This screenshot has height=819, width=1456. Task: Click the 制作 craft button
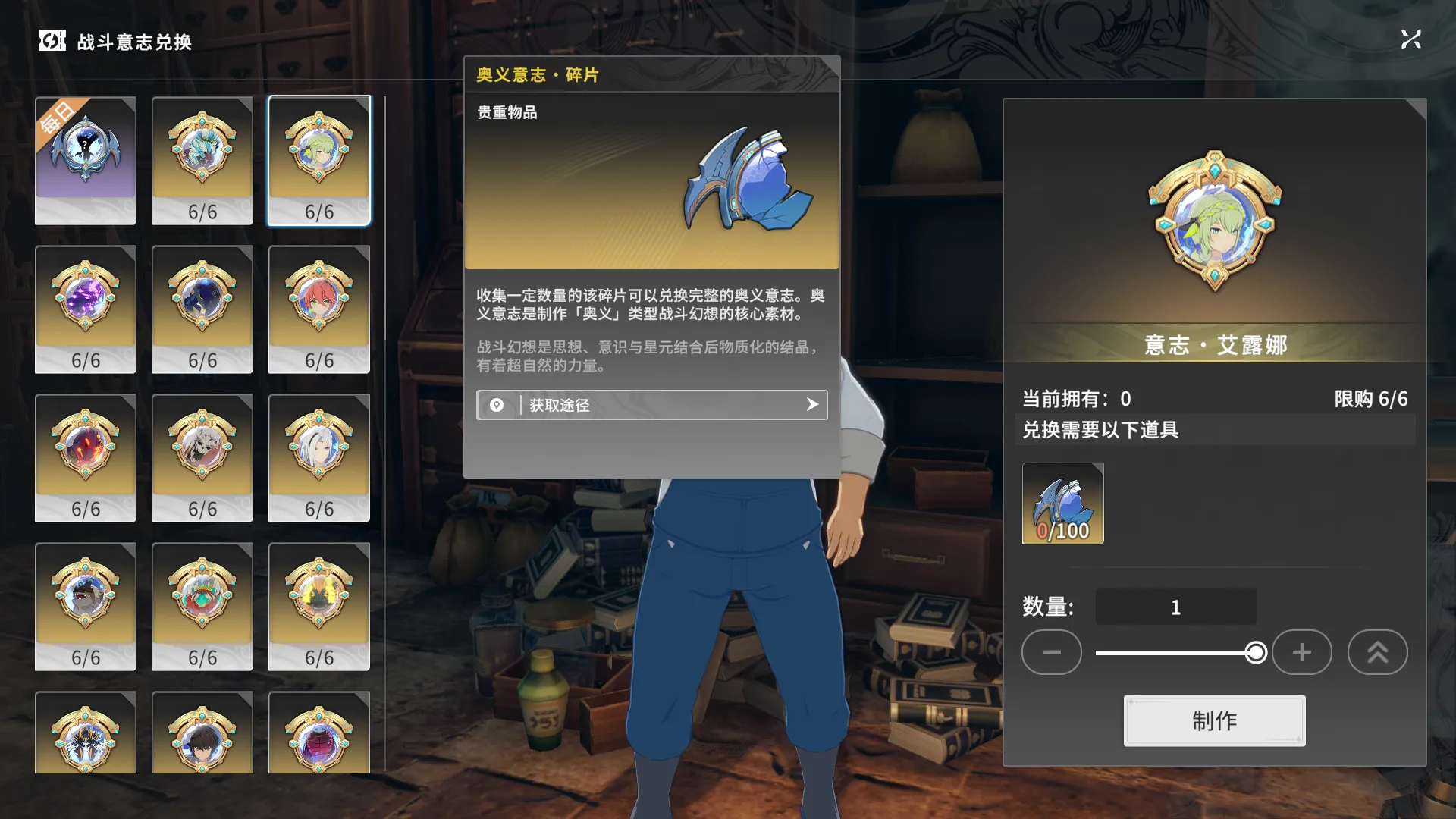(x=1214, y=720)
